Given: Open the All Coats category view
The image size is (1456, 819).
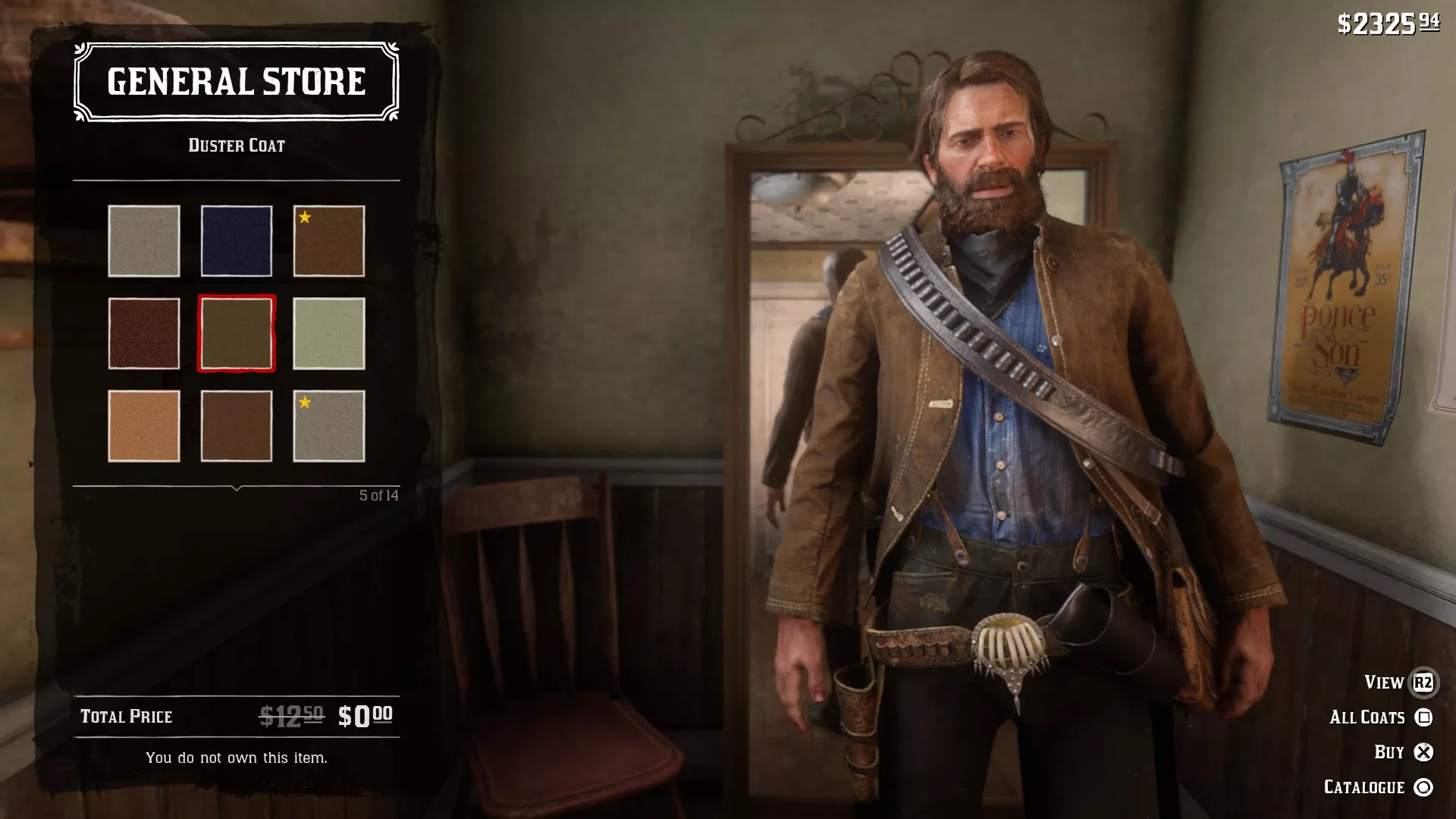Looking at the screenshot, I should pos(1369,717).
